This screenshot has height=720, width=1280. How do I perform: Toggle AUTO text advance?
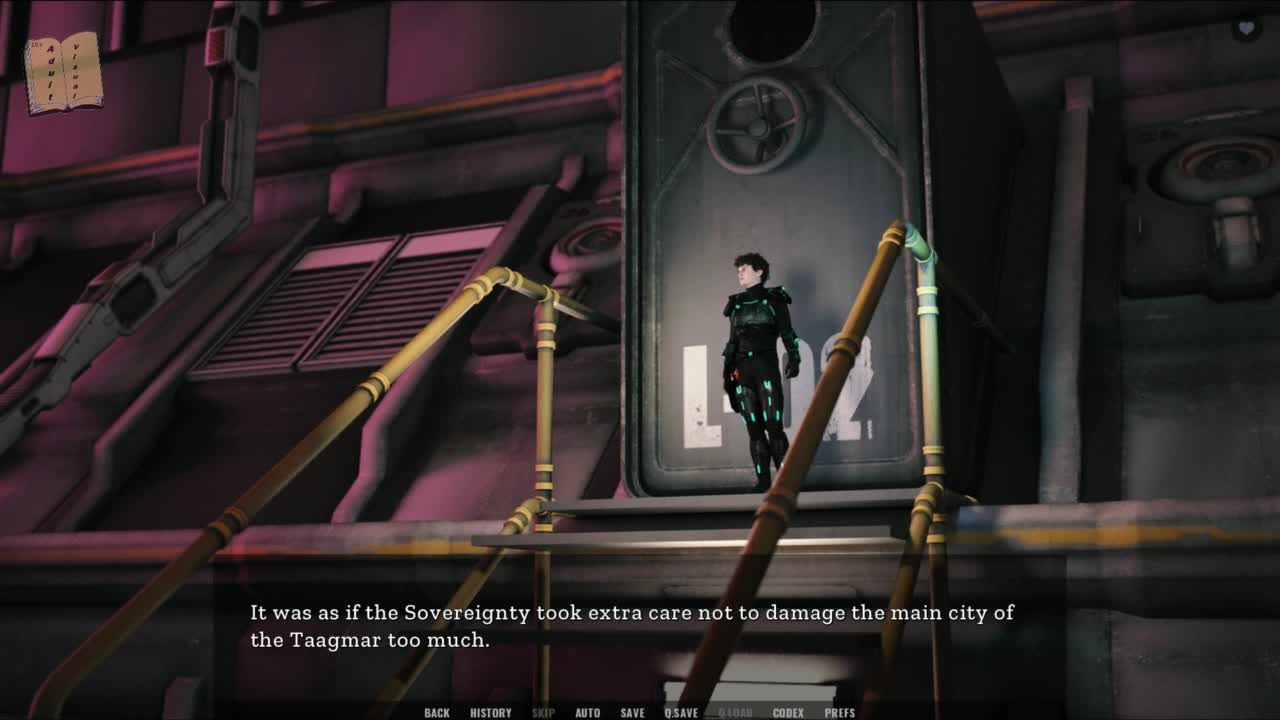(588, 713)
